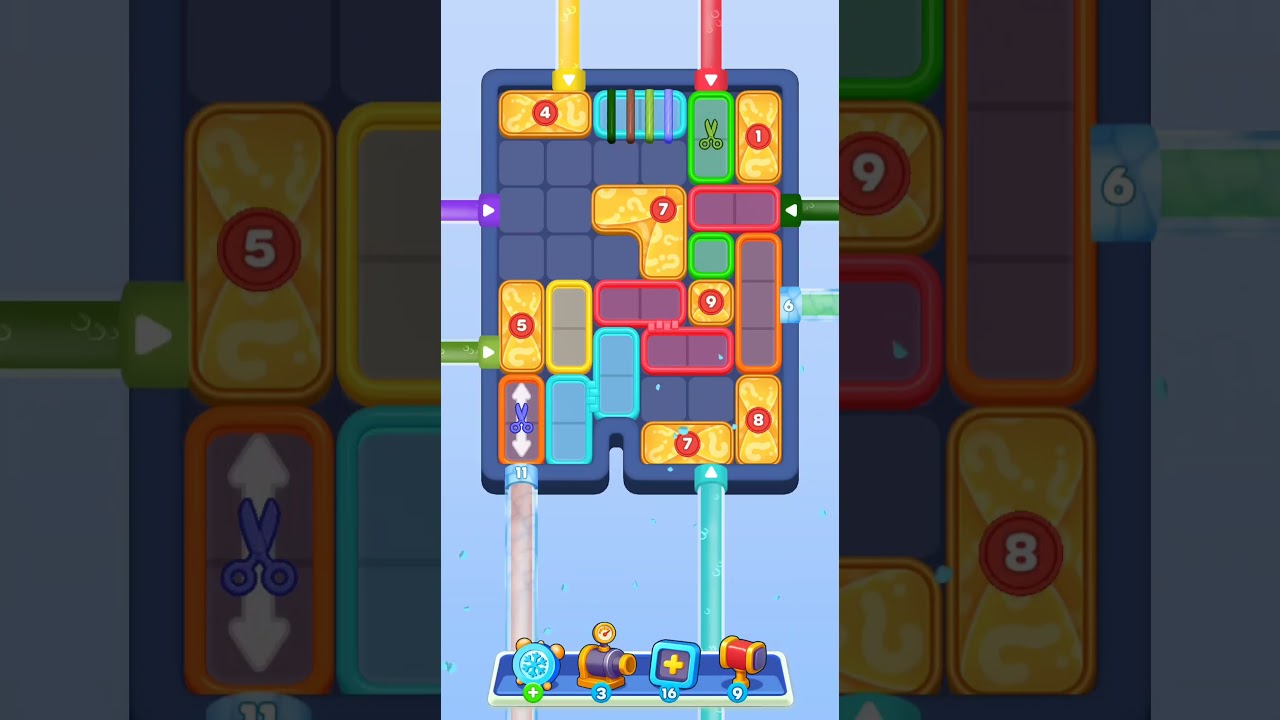Tap the teal hoops block in top row
This screenshot has height=720, width=1280.
pyautogui.click(x=640, y=113)
